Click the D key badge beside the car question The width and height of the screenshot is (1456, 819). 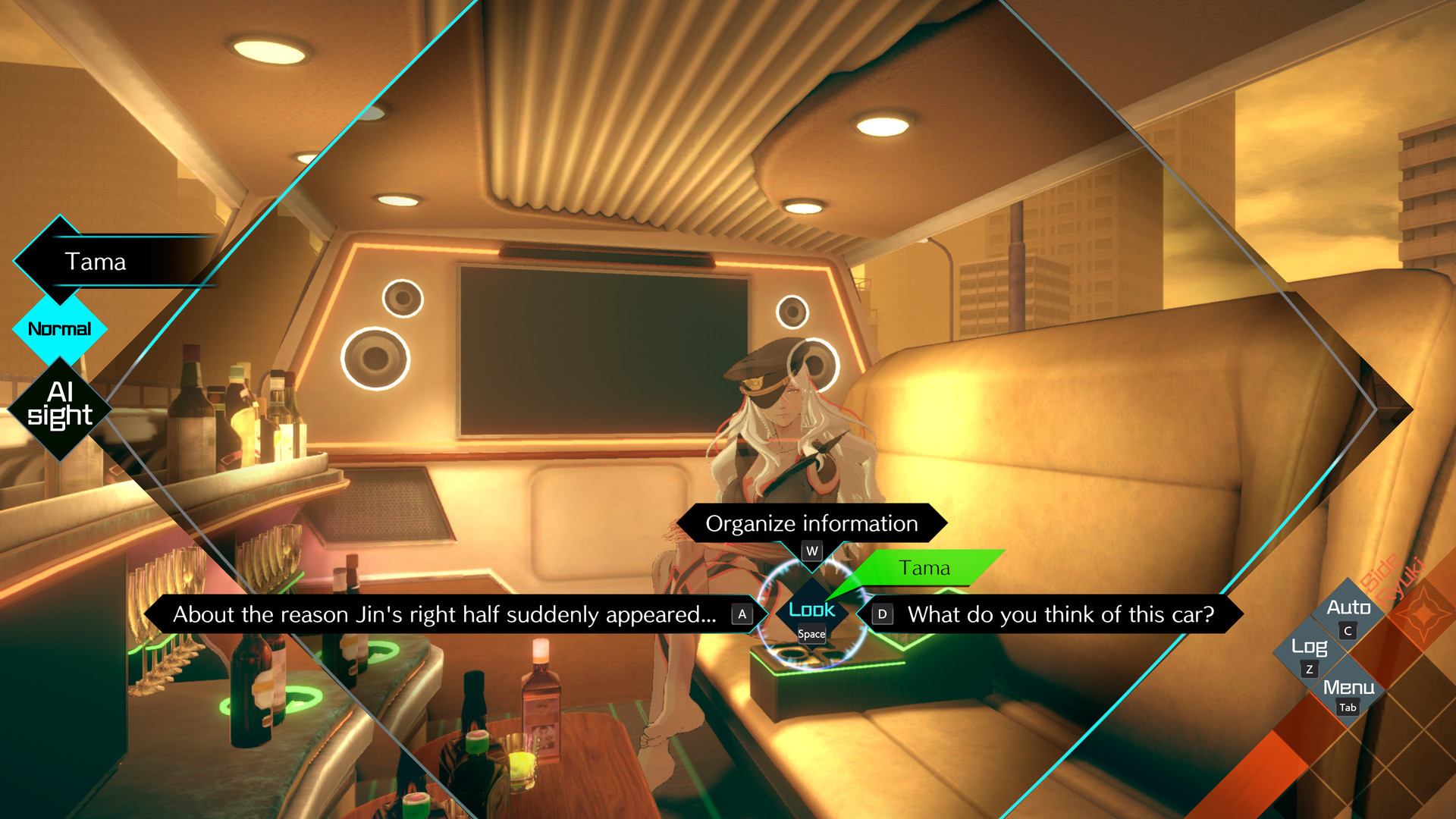pyautogui.click(x=882, y=615)
